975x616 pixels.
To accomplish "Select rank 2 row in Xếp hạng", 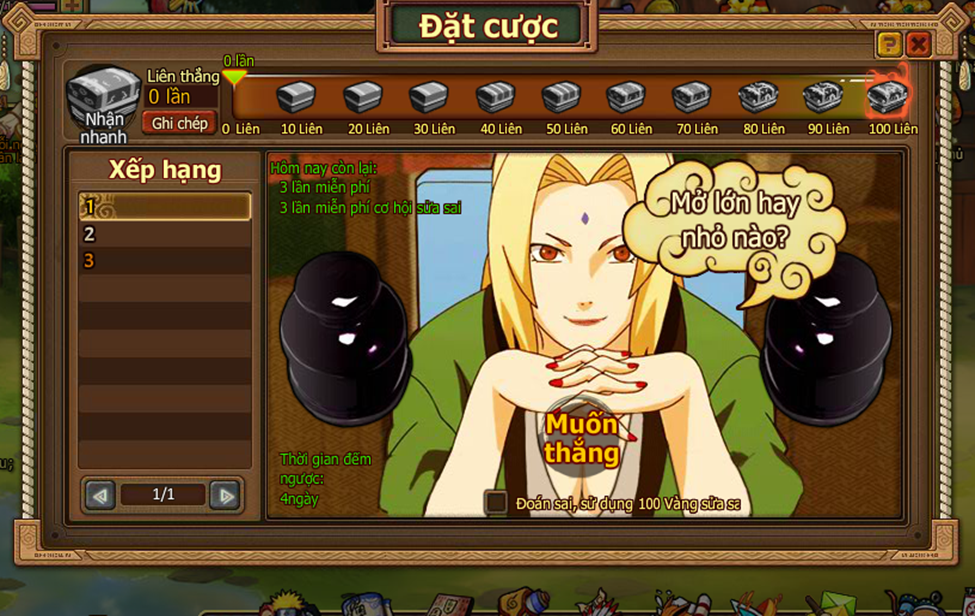I will pos(165,234).
